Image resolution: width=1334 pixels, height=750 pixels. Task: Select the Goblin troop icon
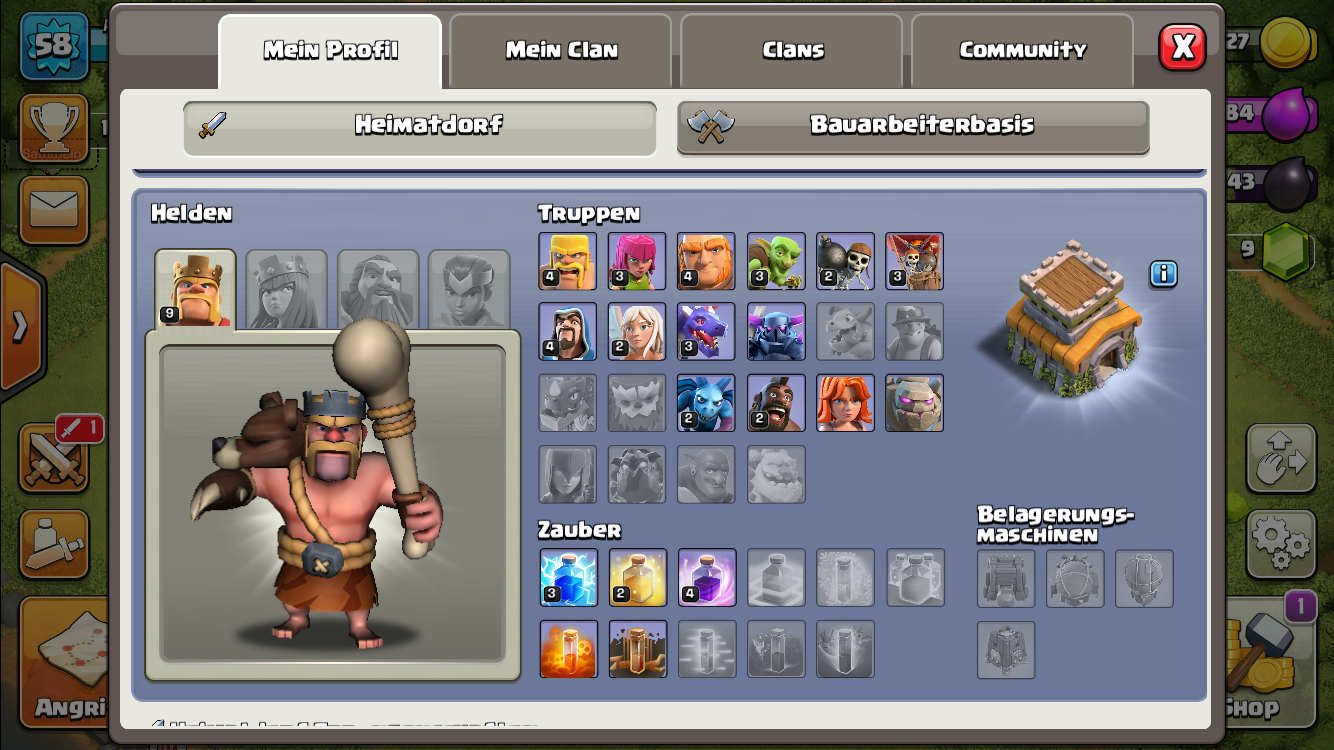[x=776, y=261]
